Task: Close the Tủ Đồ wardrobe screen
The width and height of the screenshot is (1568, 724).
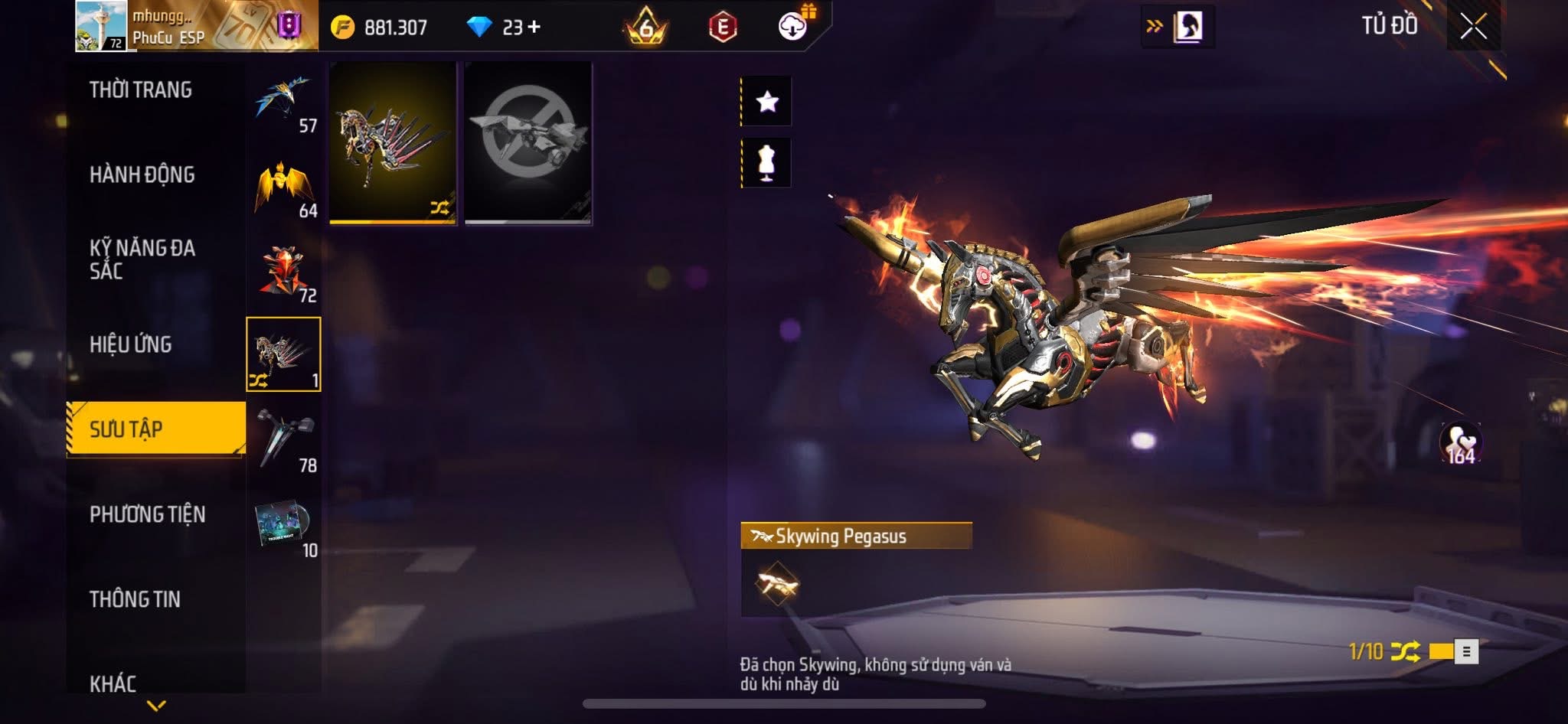Action: [1473, 27]
